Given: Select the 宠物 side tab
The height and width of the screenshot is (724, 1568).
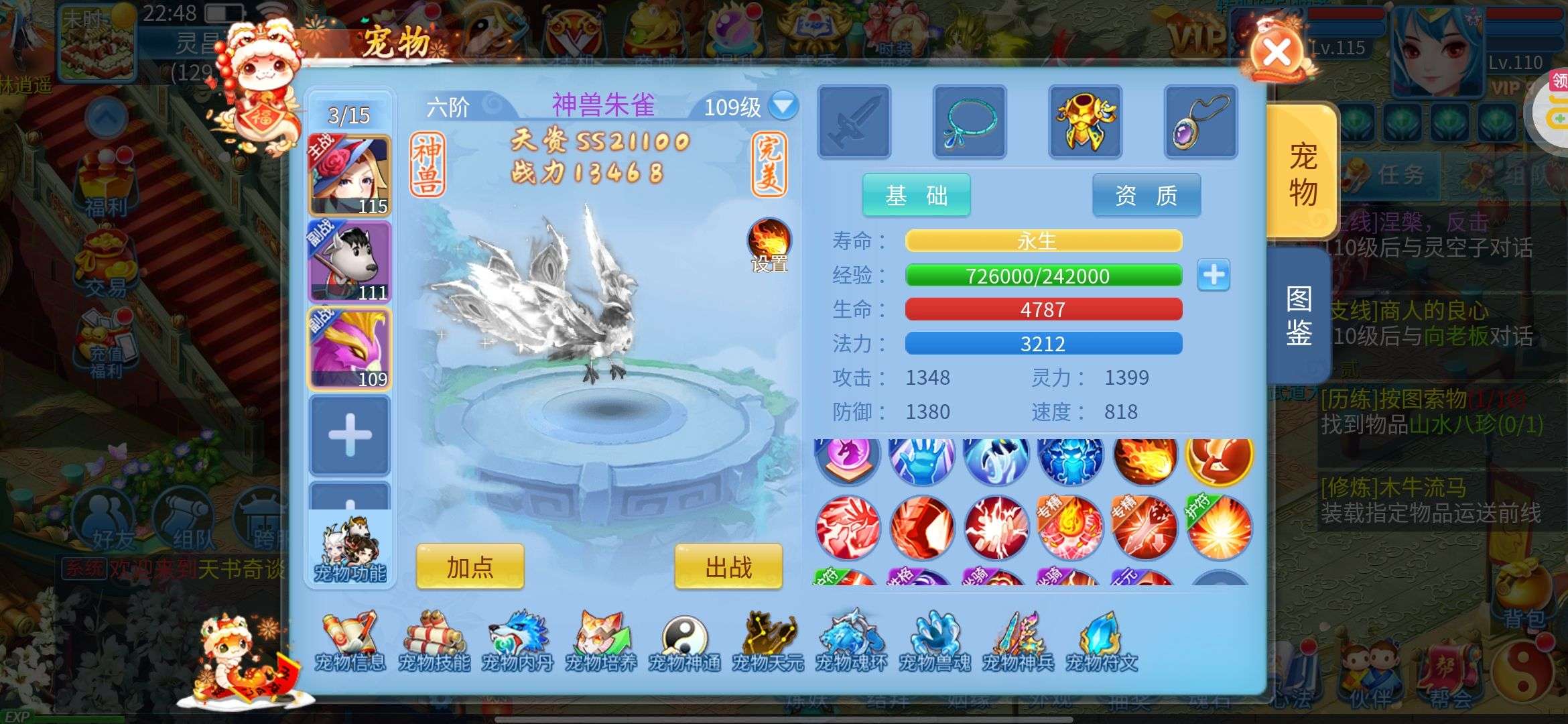Looking at the screenshot, I should (1303, 174).
